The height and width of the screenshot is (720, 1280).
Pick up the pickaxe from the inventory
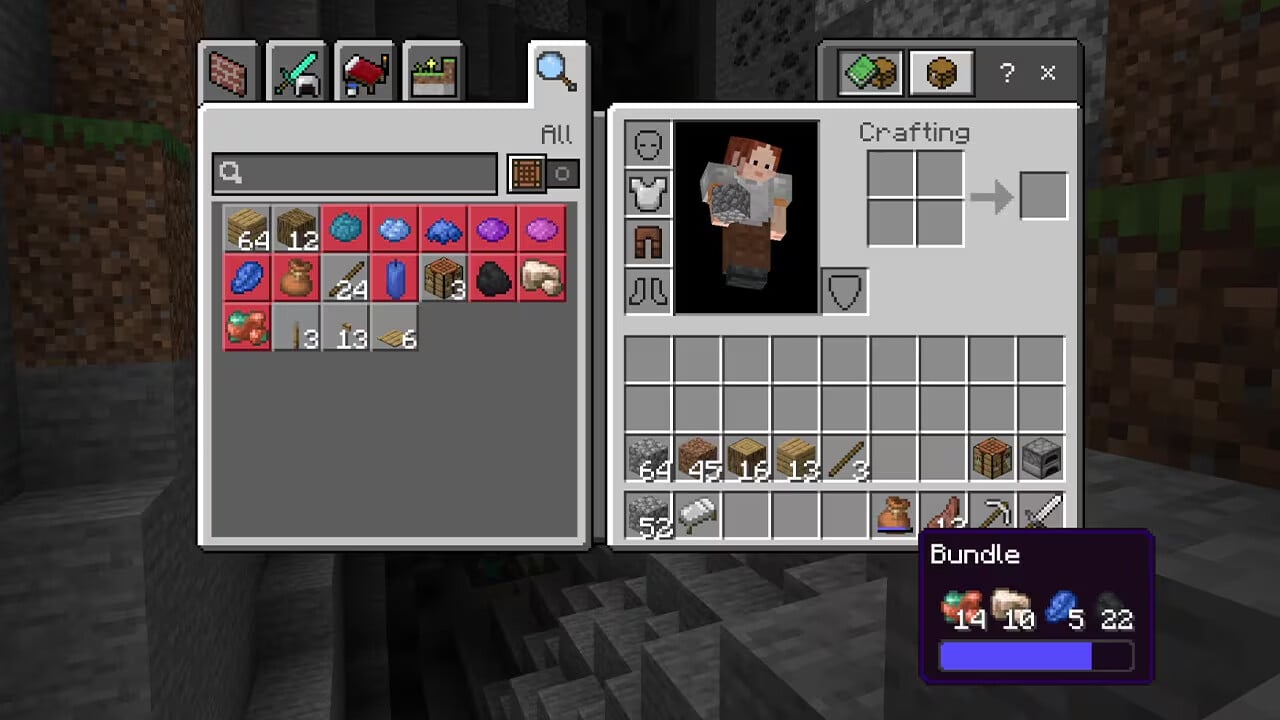(x=993, y=514)
